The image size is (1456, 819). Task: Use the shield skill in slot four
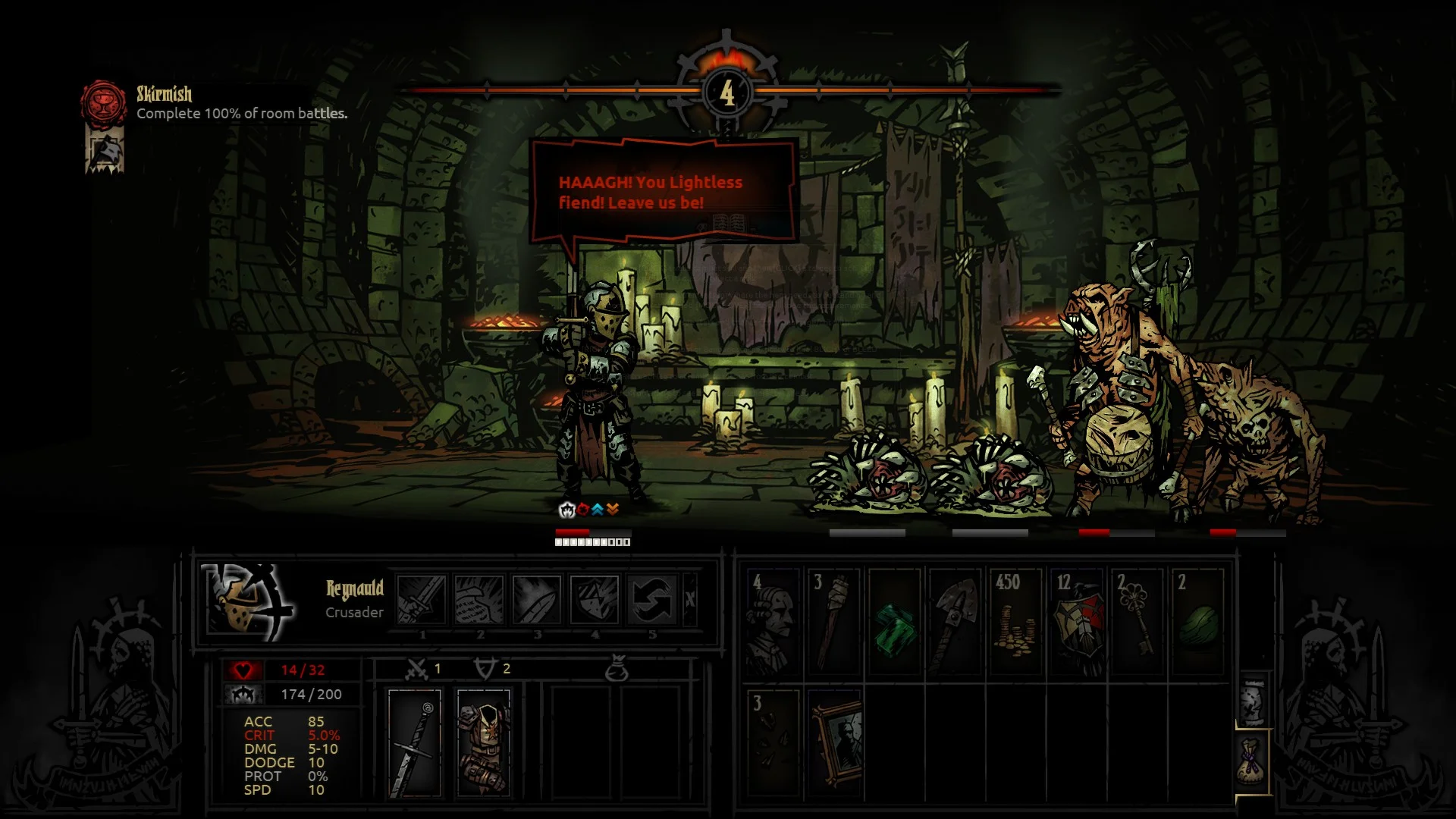click(595, 599)
